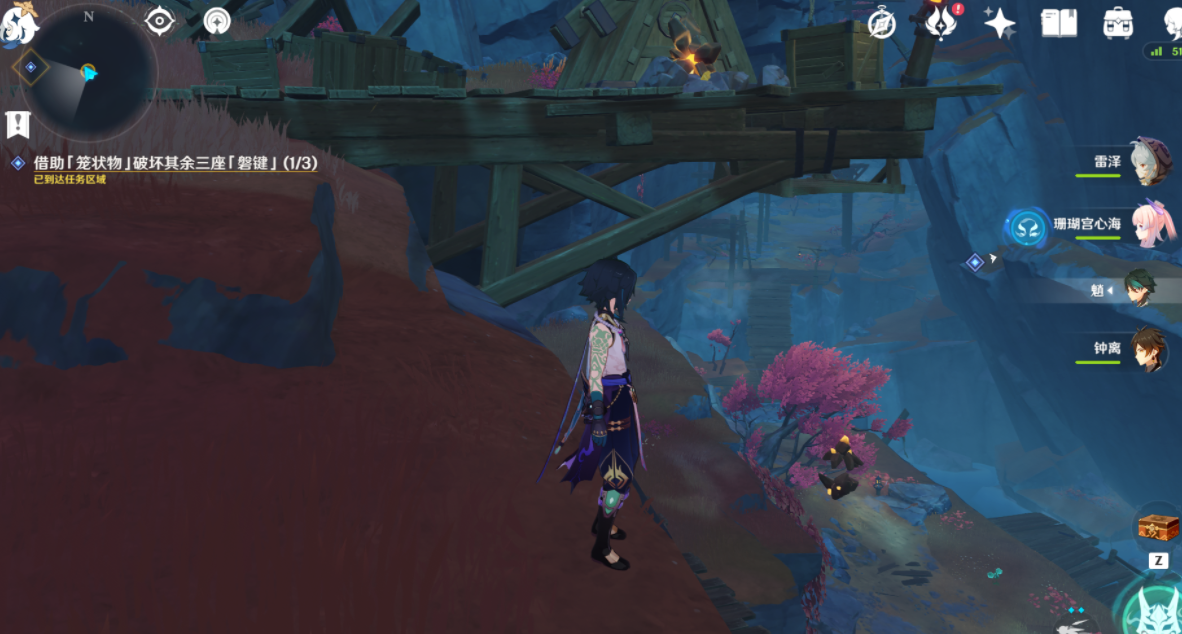Switch to party member 雷泽
The height and width of the screenshot is (634, 1182).
point(1149,161)
